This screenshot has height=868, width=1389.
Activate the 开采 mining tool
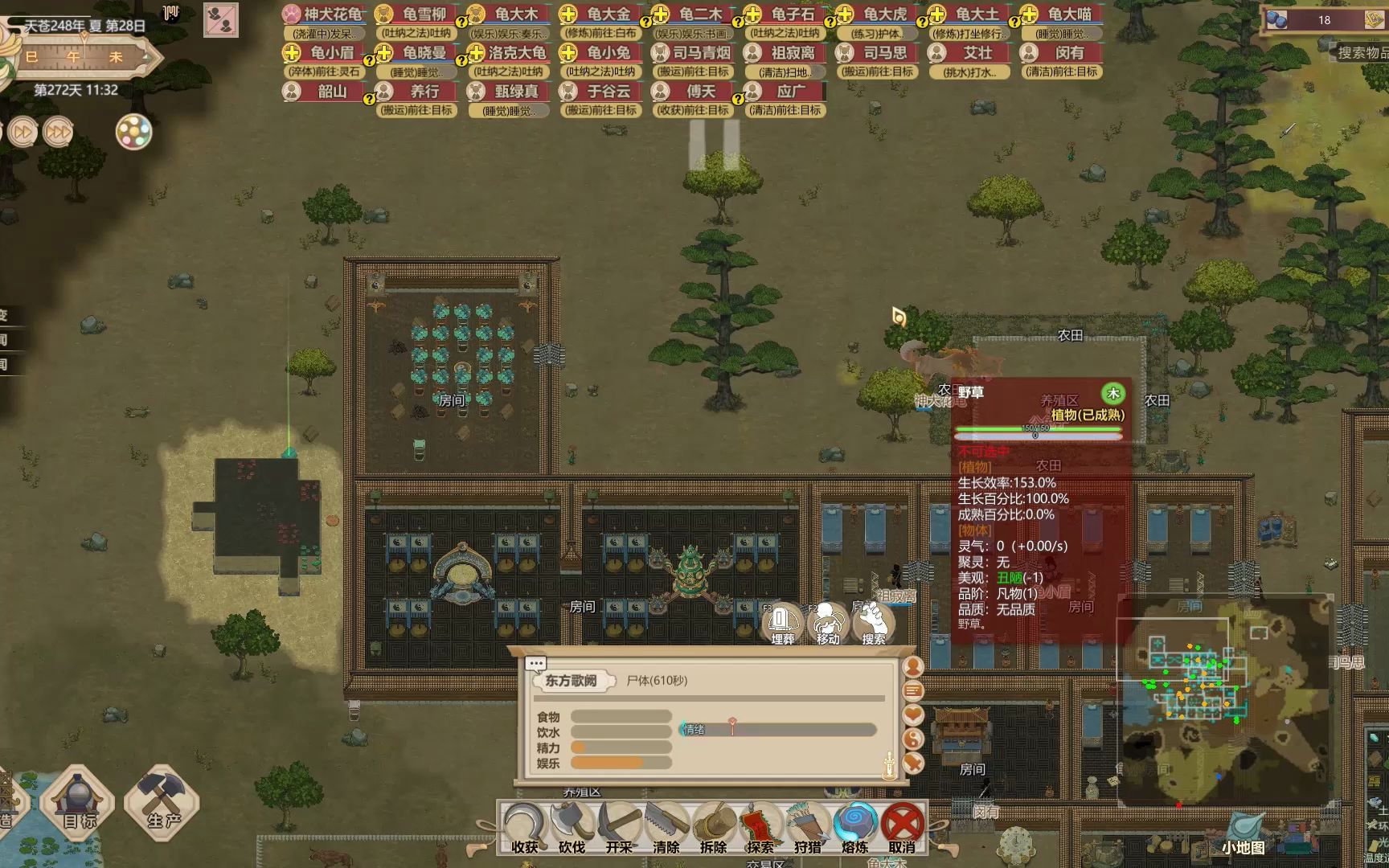tap(619, 828)
